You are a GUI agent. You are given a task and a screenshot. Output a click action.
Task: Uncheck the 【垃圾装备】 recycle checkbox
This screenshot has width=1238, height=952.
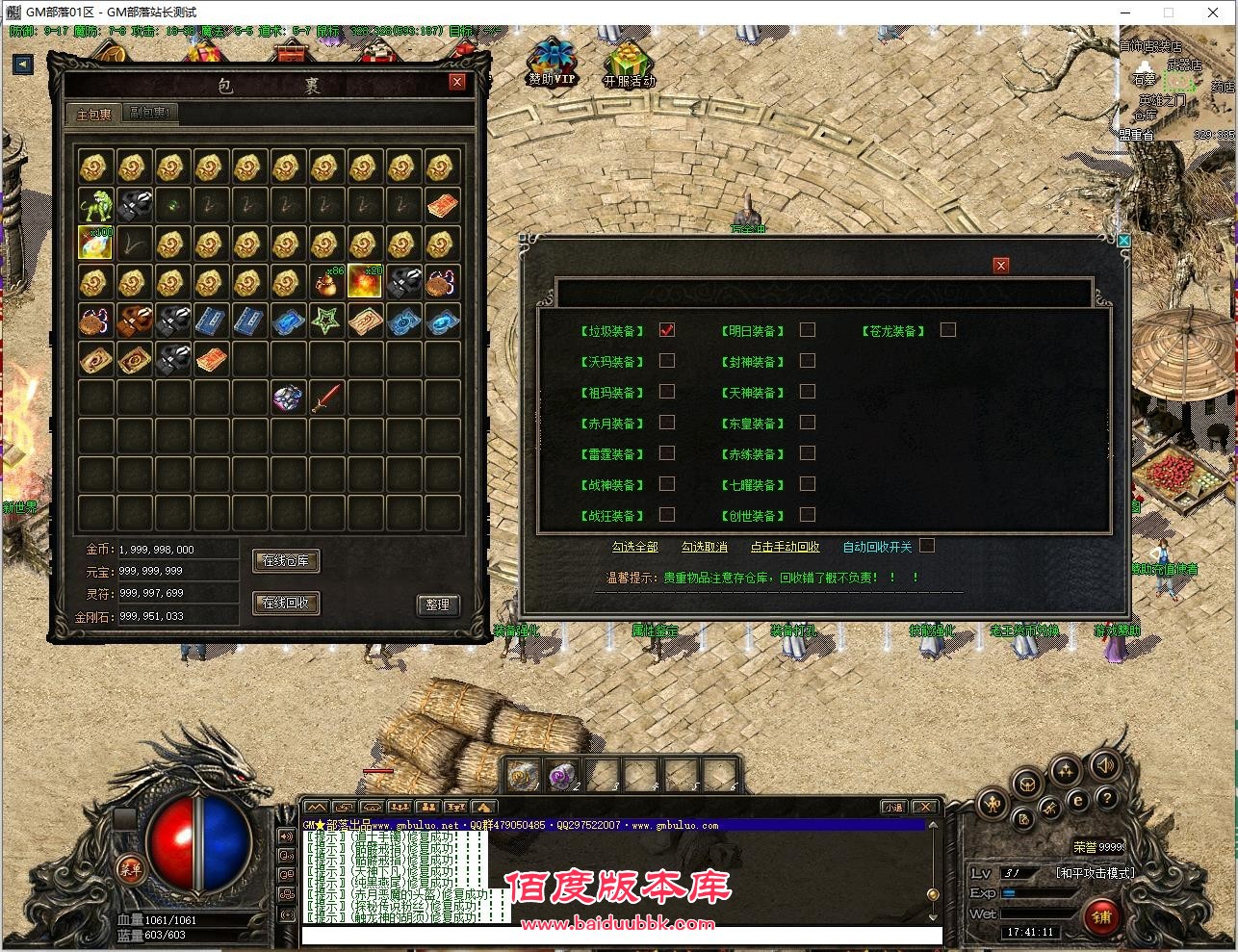click(667, 329)
